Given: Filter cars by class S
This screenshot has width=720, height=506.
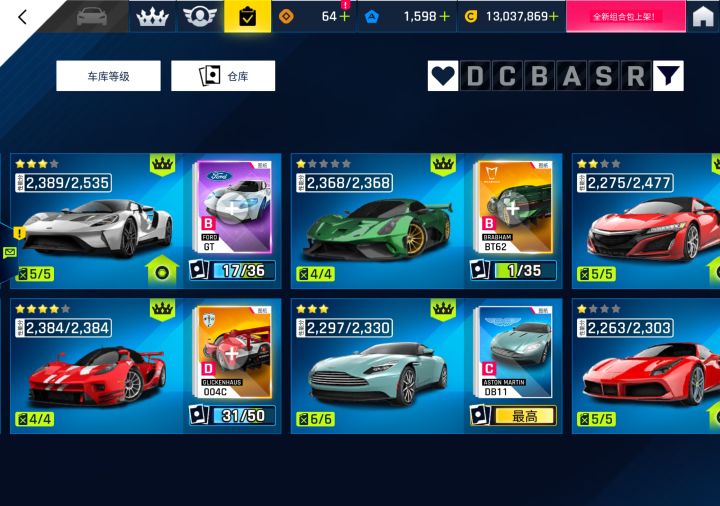Looking at the screenshot, I should (603, 76).
